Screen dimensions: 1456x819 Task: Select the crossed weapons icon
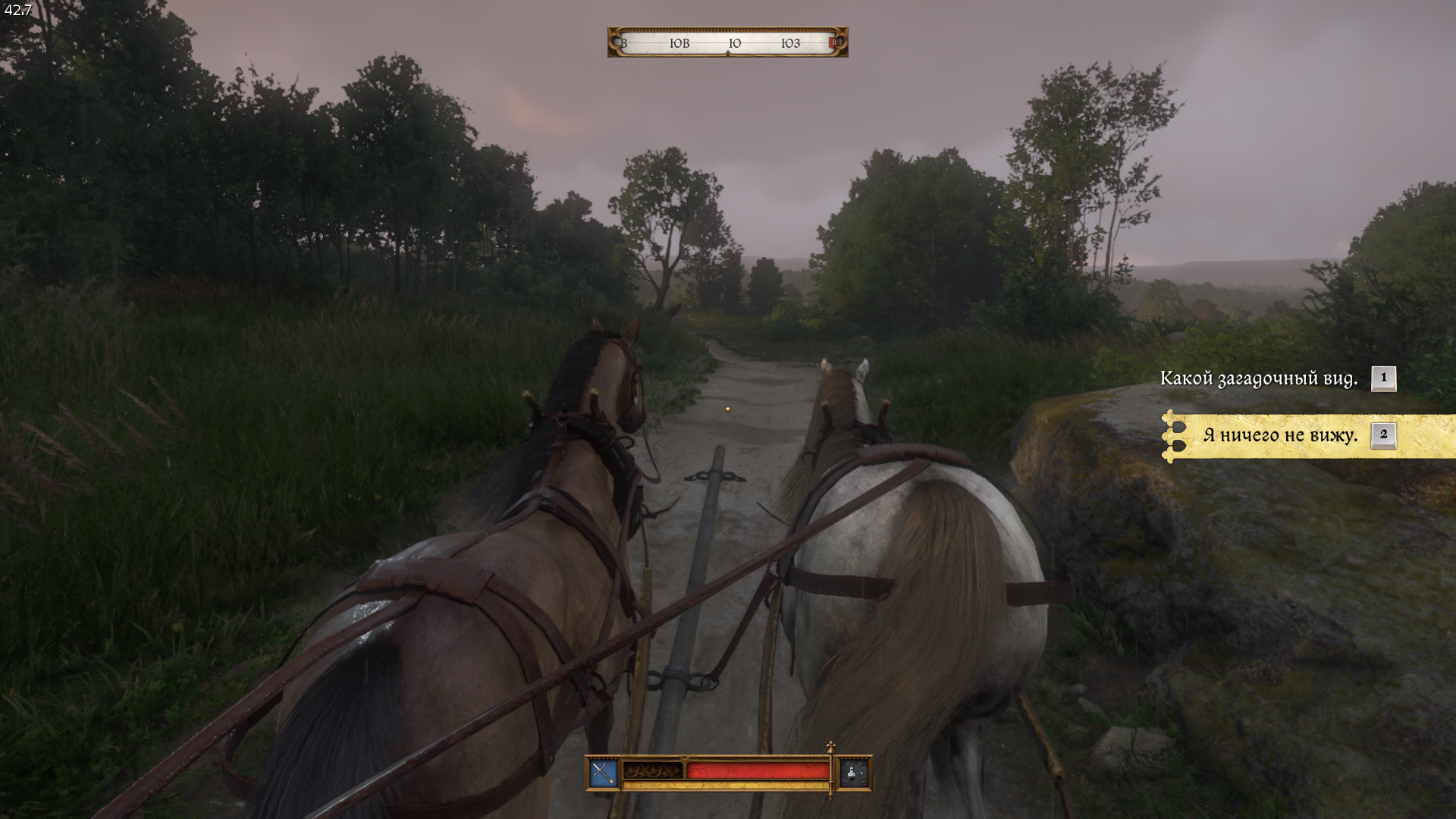[x=603, y=773]
